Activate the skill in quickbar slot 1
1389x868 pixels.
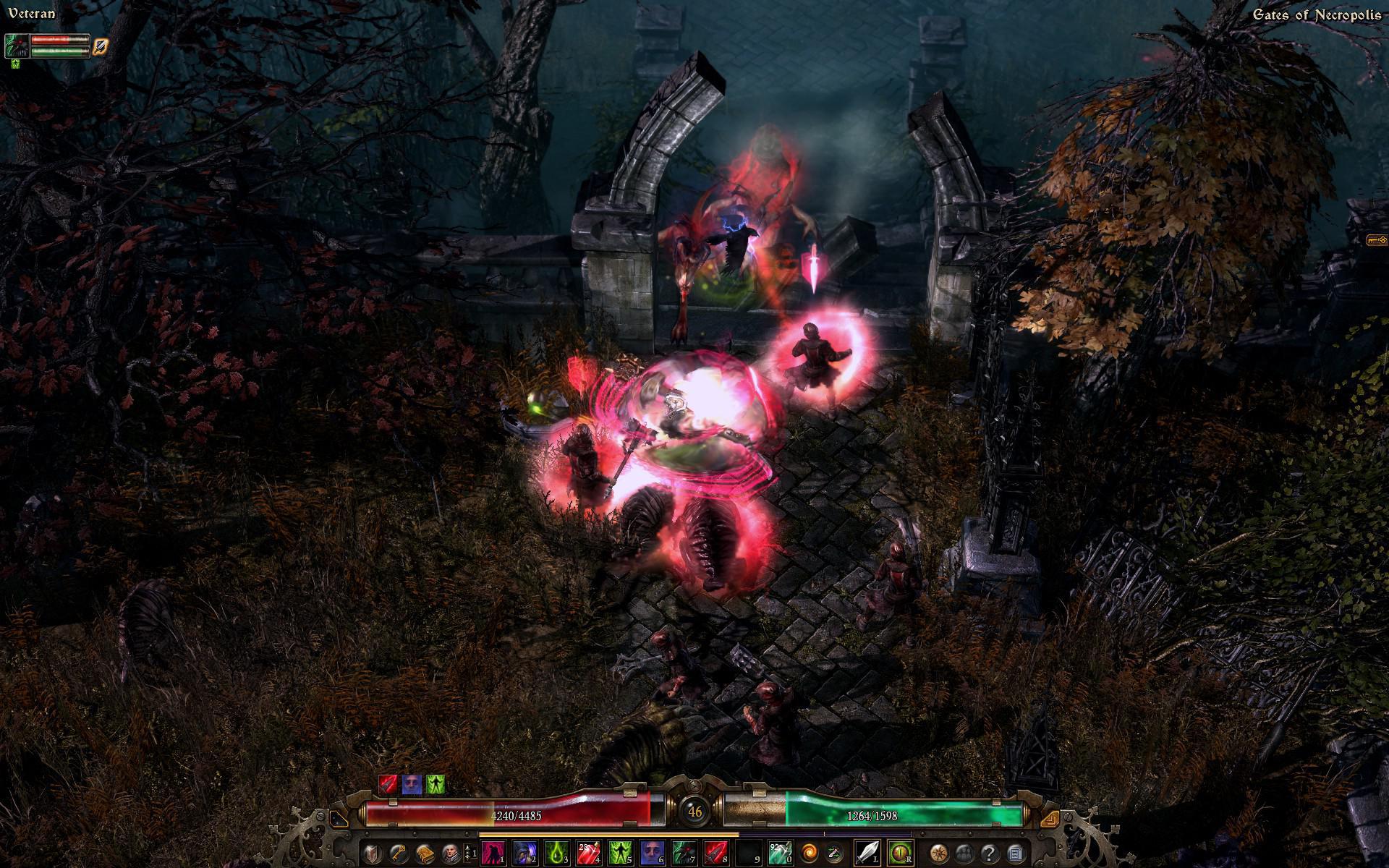[493, 854]
